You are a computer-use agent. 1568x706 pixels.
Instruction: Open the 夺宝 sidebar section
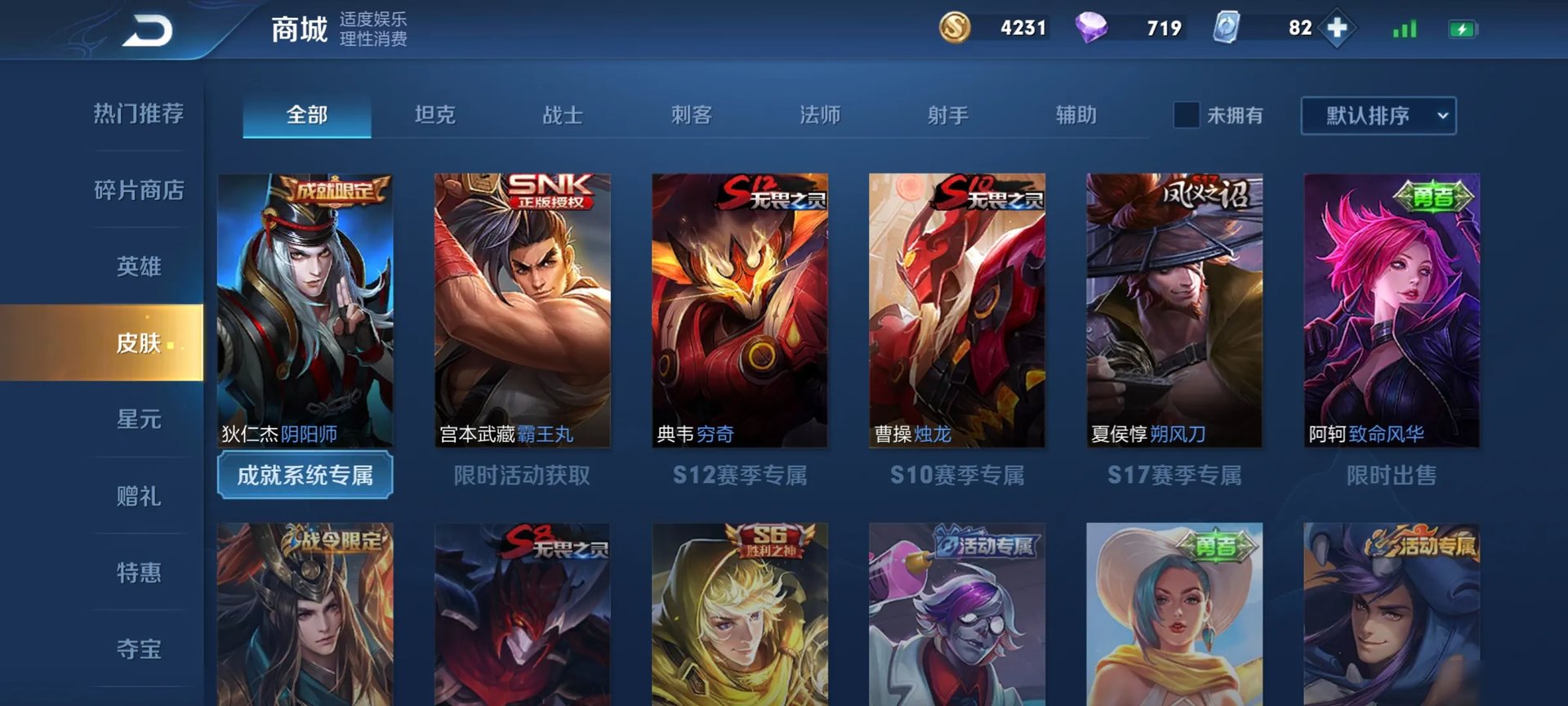[x=137, y=648]
